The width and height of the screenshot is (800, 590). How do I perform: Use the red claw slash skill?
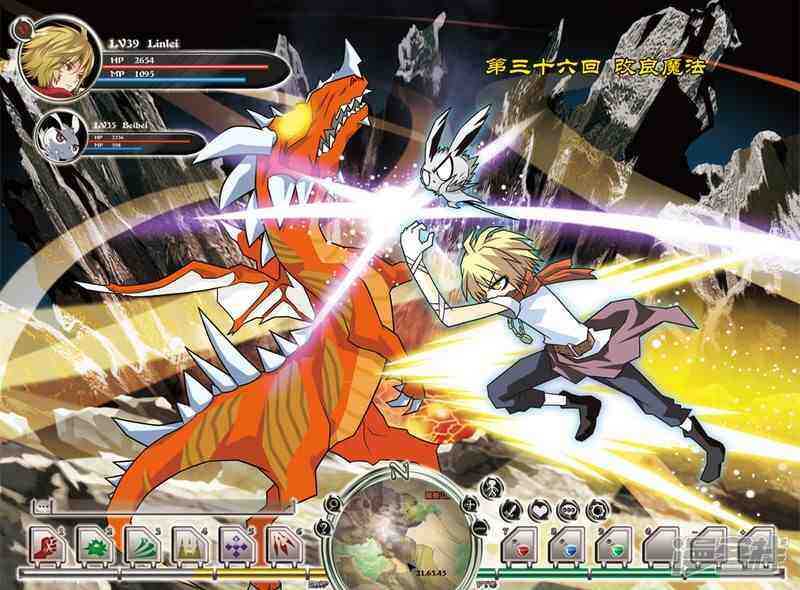click(283, 546)
